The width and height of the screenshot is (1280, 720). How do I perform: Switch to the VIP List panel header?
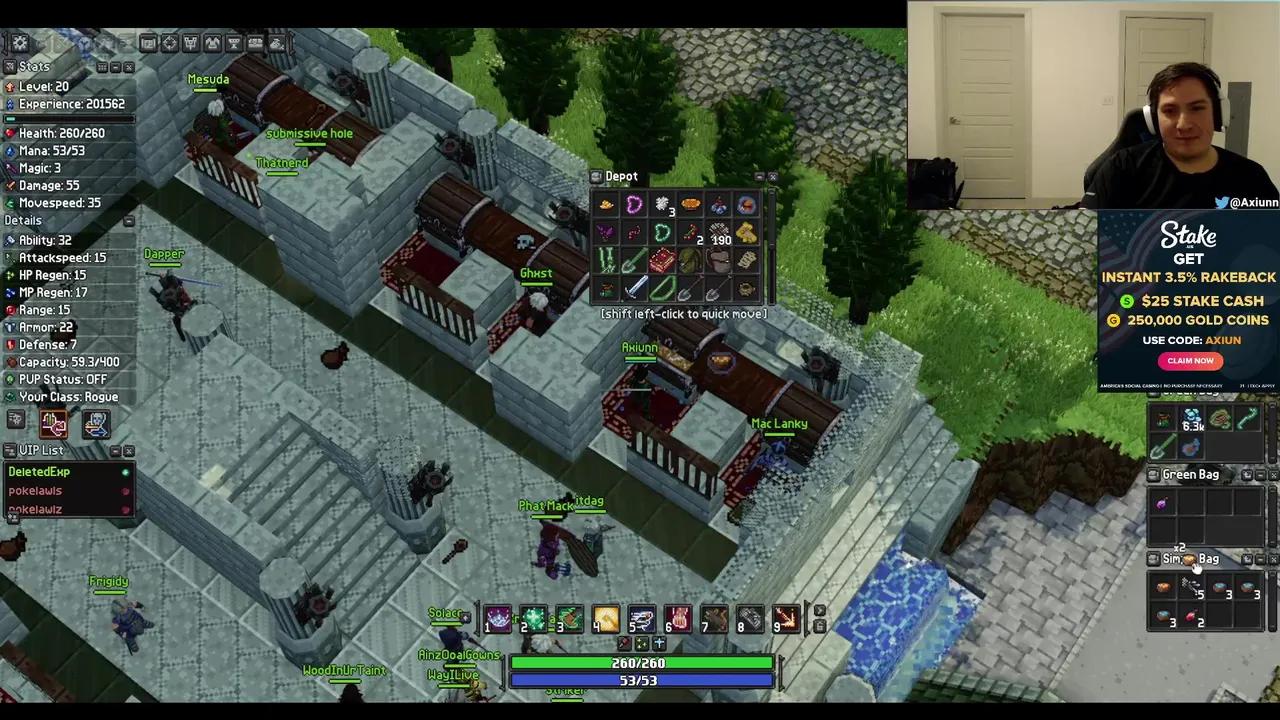coord(41,449)
